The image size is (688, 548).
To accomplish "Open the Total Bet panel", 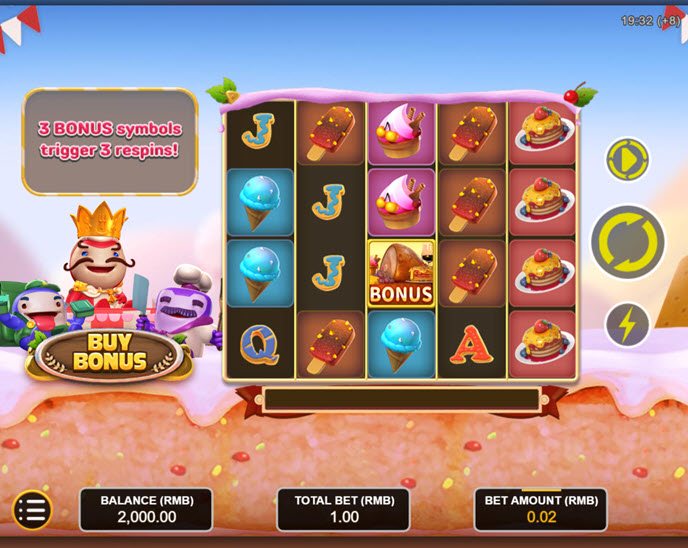I will point(343,509).
